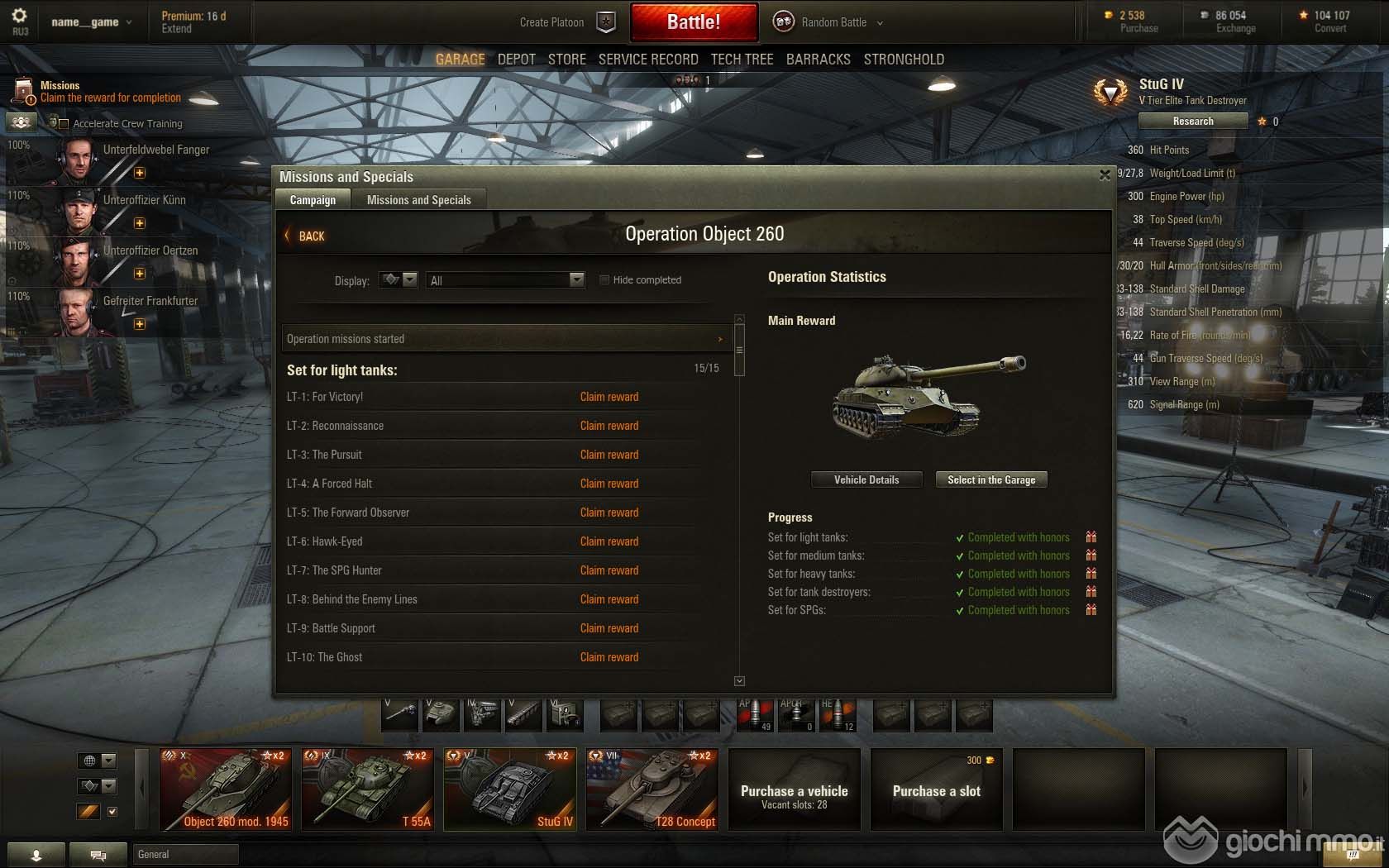Close the Missions and Specials window
This screenshot has width=1389, height=868.
click(1105, 175)
